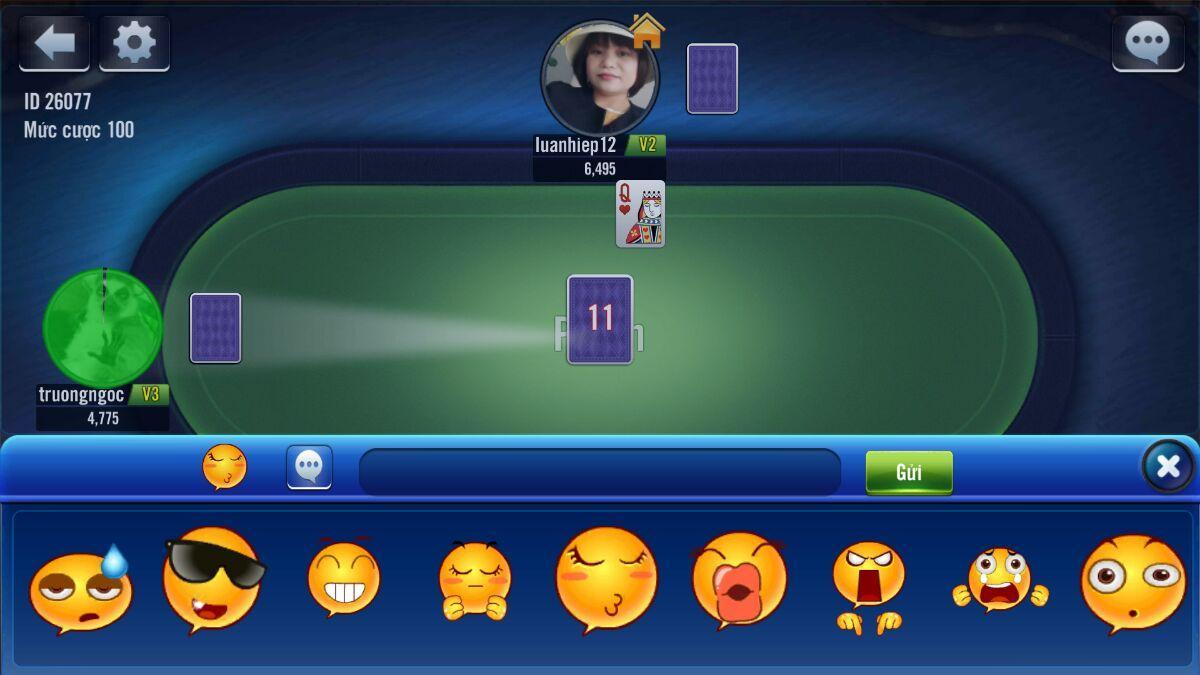1200x675 pixels.
Task: Open the gear settings menu
Action: click(134, 43)
